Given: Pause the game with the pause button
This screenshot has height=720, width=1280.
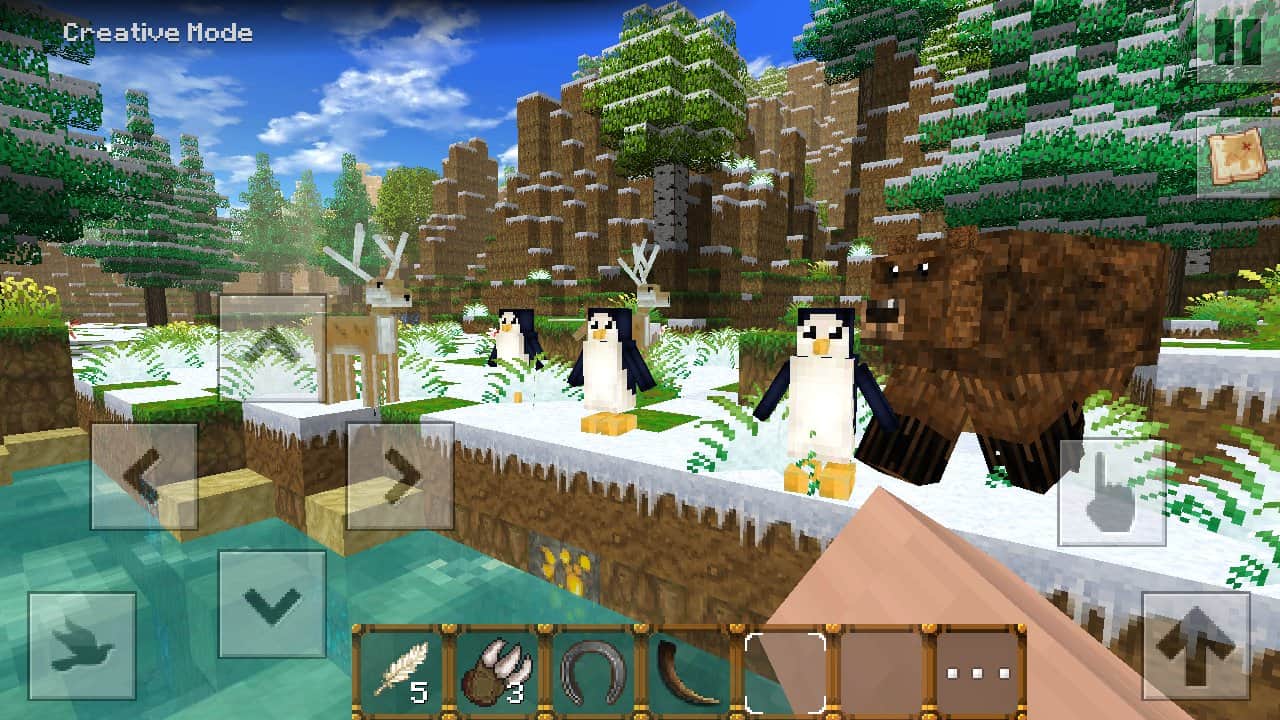Looking at the screenshot, I should (x=1237, y=40).
